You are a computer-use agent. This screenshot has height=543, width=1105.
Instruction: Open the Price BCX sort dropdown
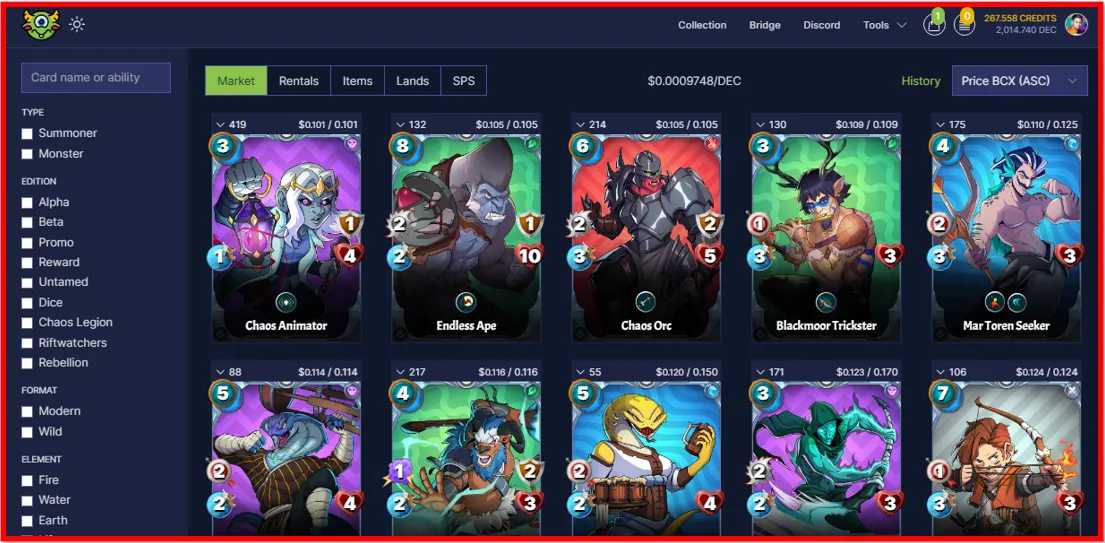click(x=1019, y=81)
